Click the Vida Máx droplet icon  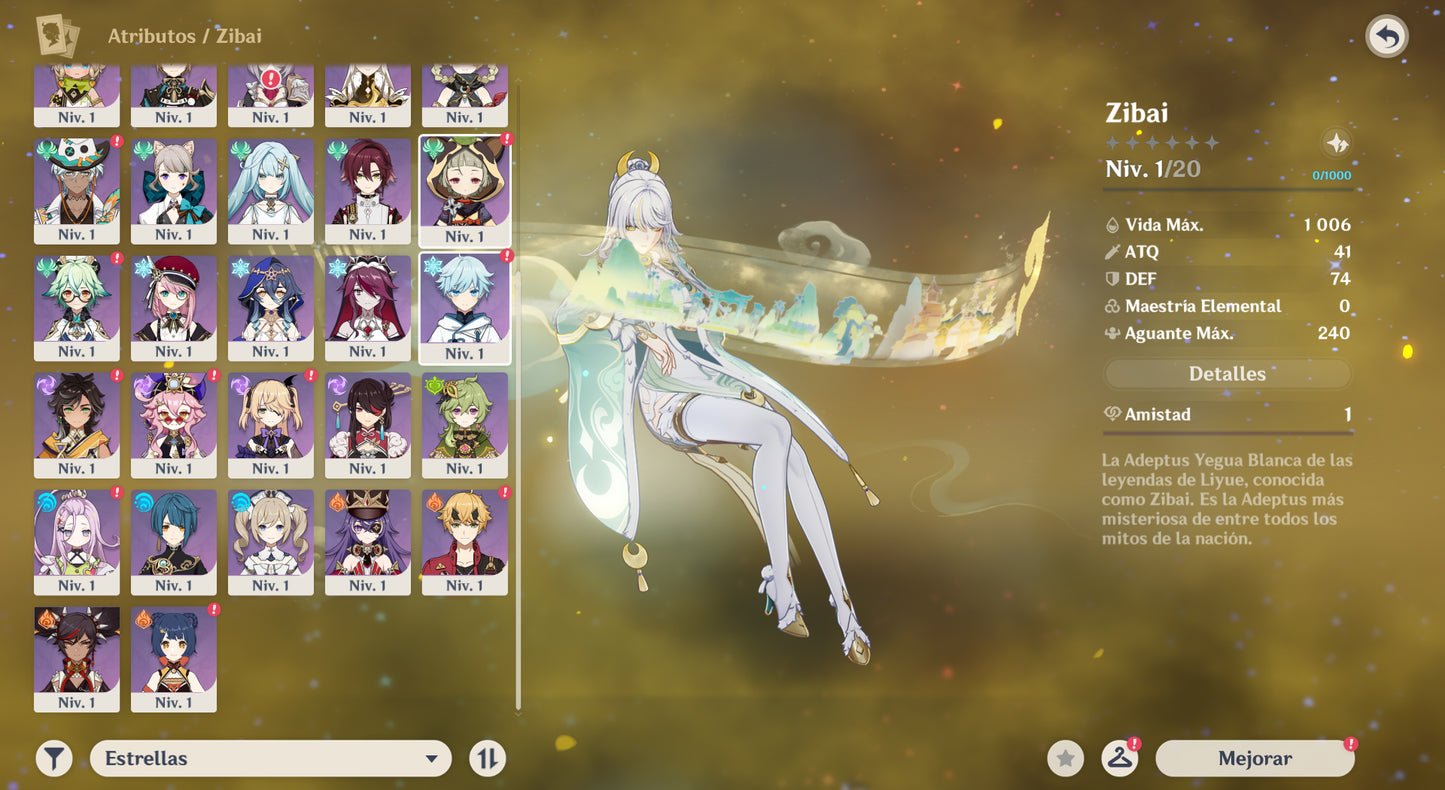point(1114,224)
